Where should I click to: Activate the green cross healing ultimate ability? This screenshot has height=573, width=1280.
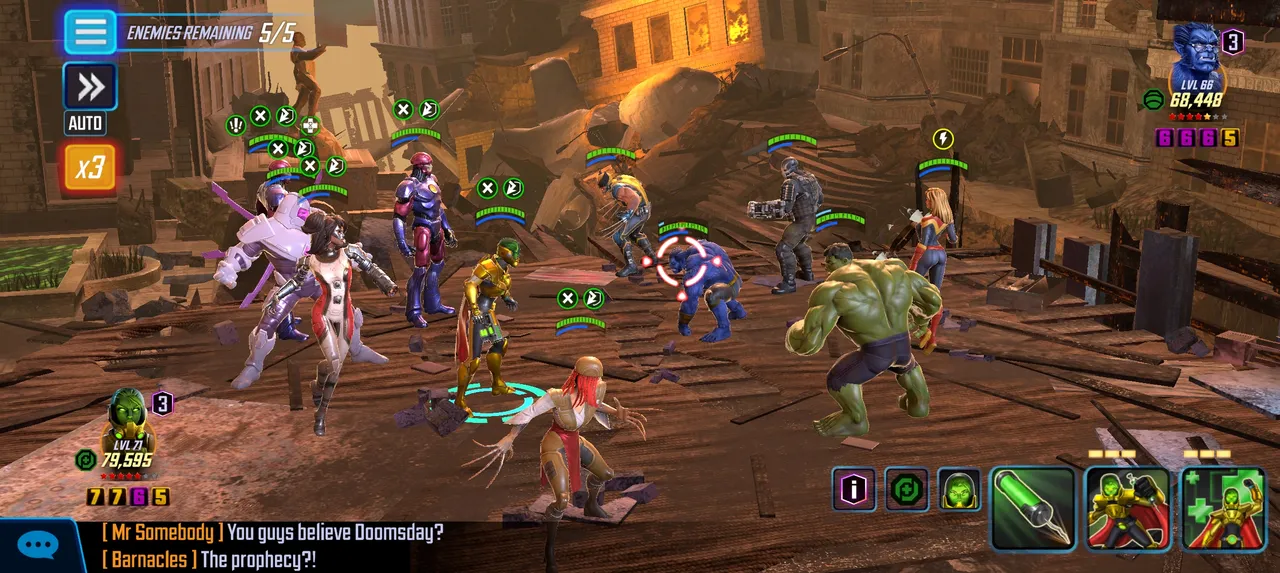[x=1223, y=509]
